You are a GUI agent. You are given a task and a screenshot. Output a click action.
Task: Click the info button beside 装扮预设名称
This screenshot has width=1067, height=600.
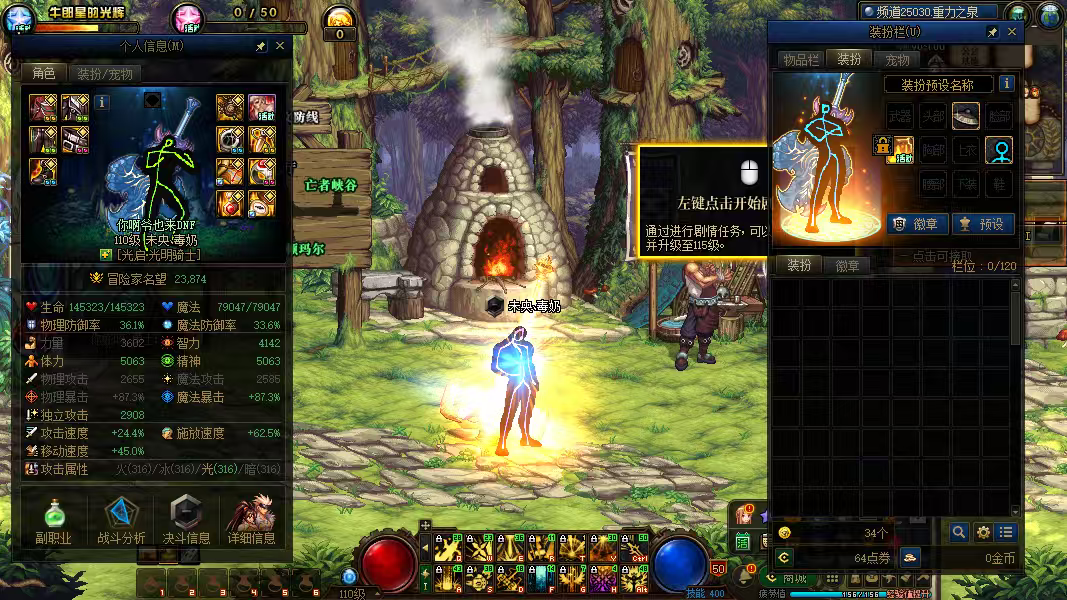1006,84
